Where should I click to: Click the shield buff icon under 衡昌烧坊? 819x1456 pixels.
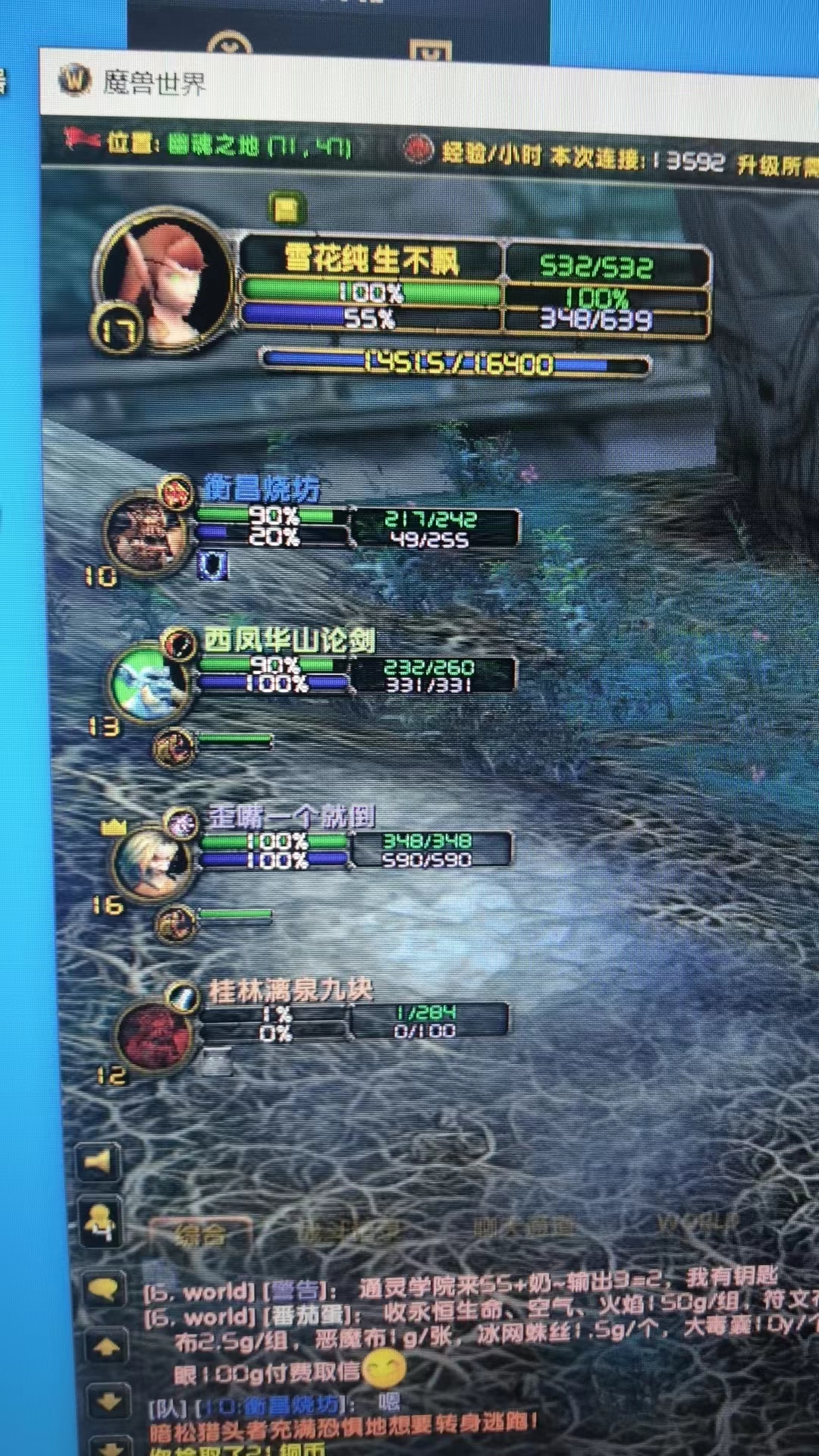(x=212, y=566)
